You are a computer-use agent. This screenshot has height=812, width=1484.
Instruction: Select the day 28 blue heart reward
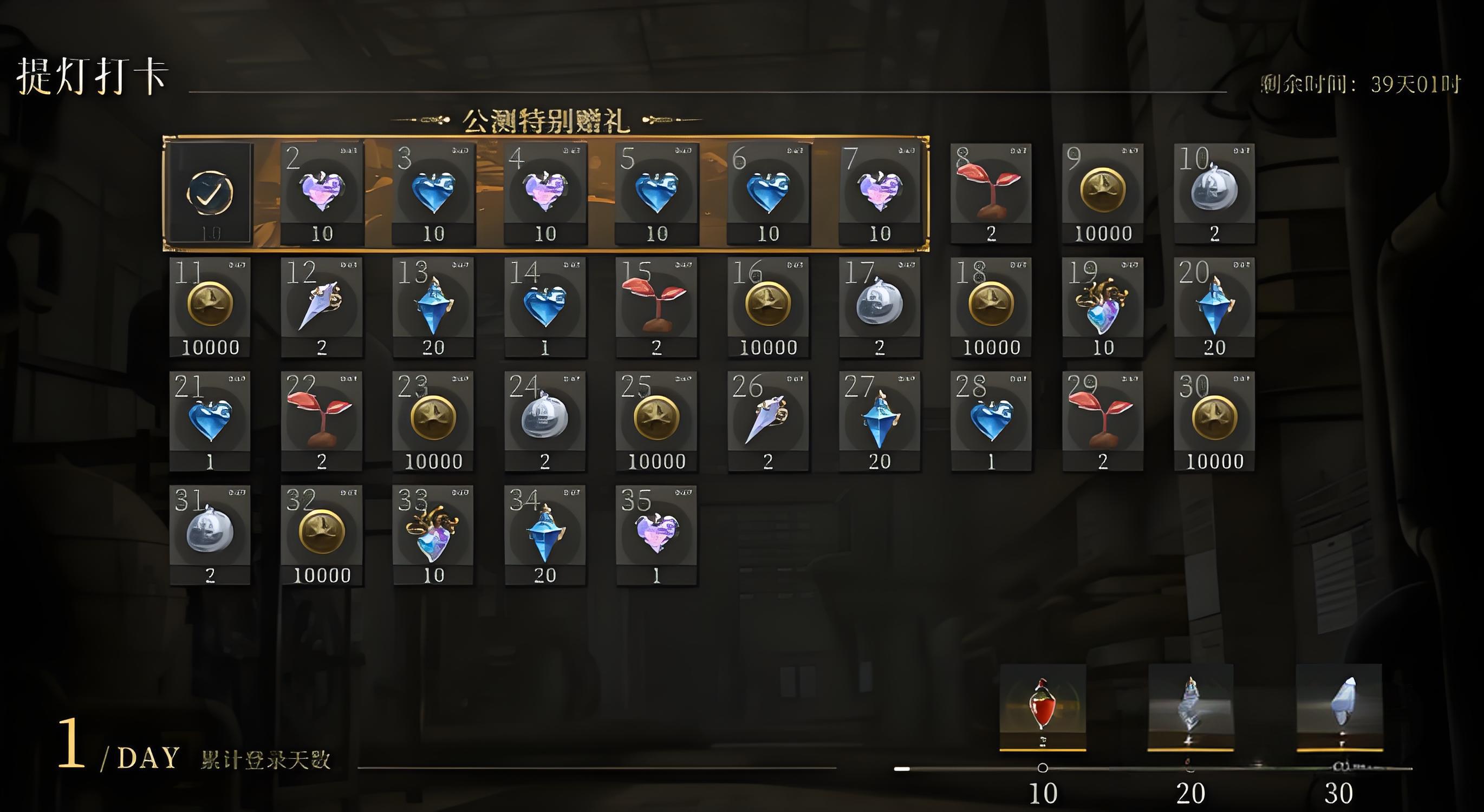[x=991, y=421]
